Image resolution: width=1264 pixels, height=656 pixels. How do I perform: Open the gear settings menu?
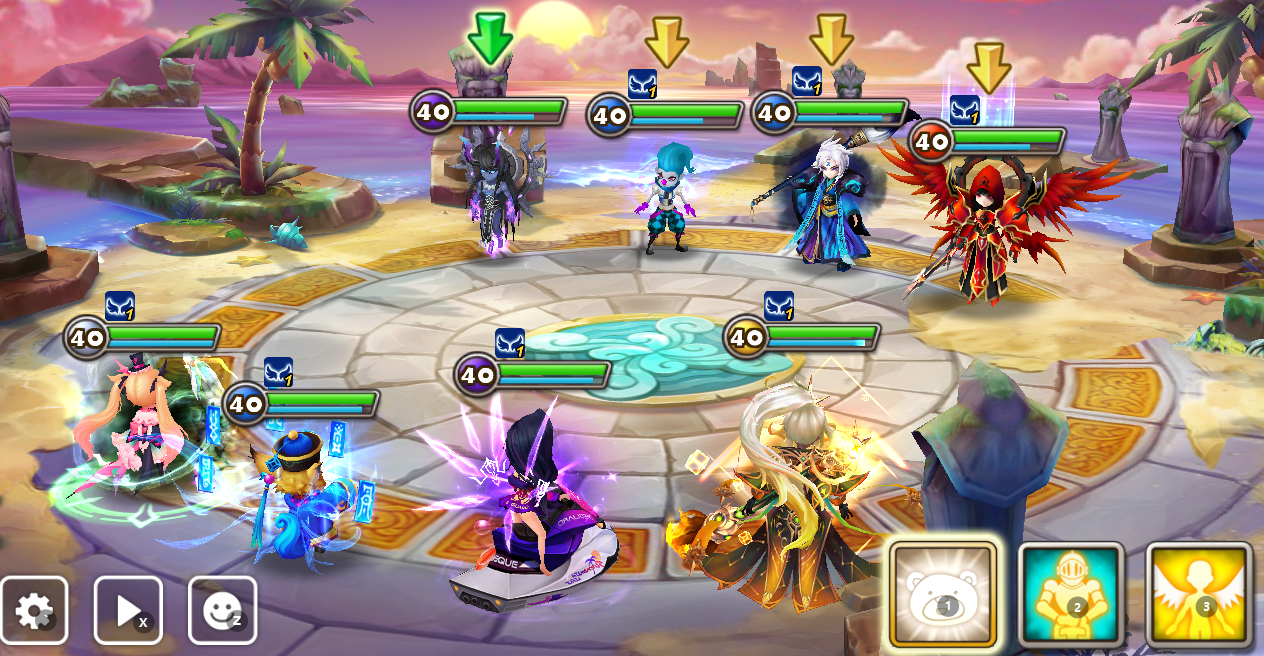(x=34, y=610)
